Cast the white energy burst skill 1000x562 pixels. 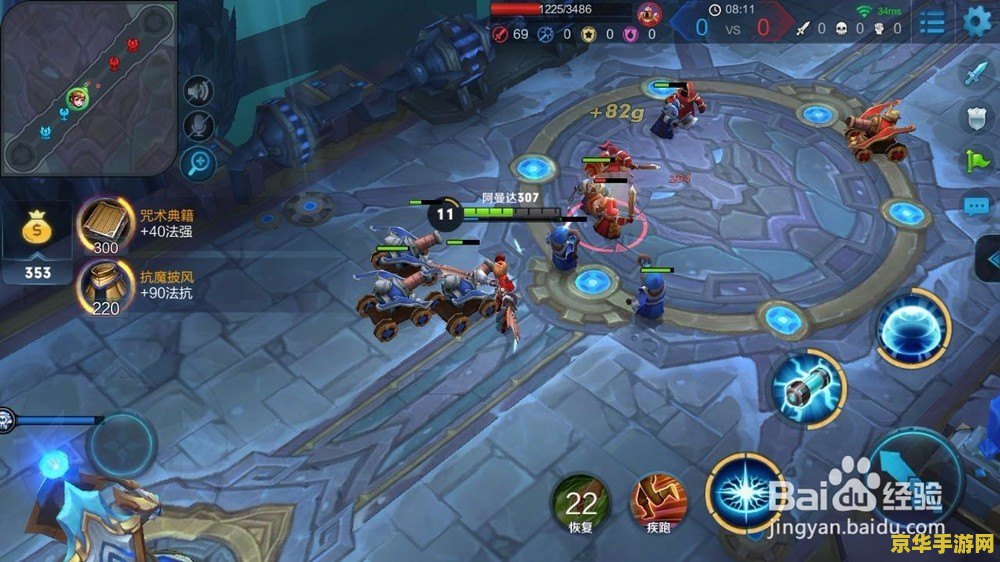(743, 492)
